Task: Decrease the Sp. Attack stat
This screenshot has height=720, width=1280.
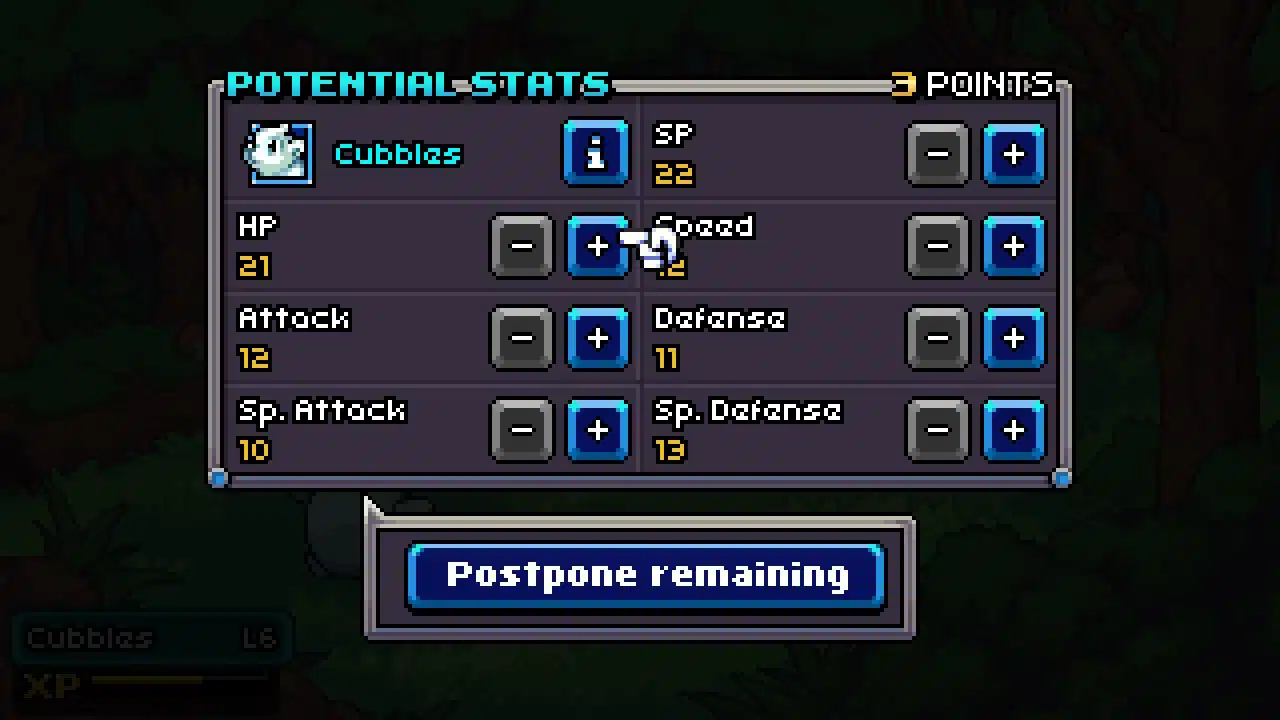Action: point(521,430)
